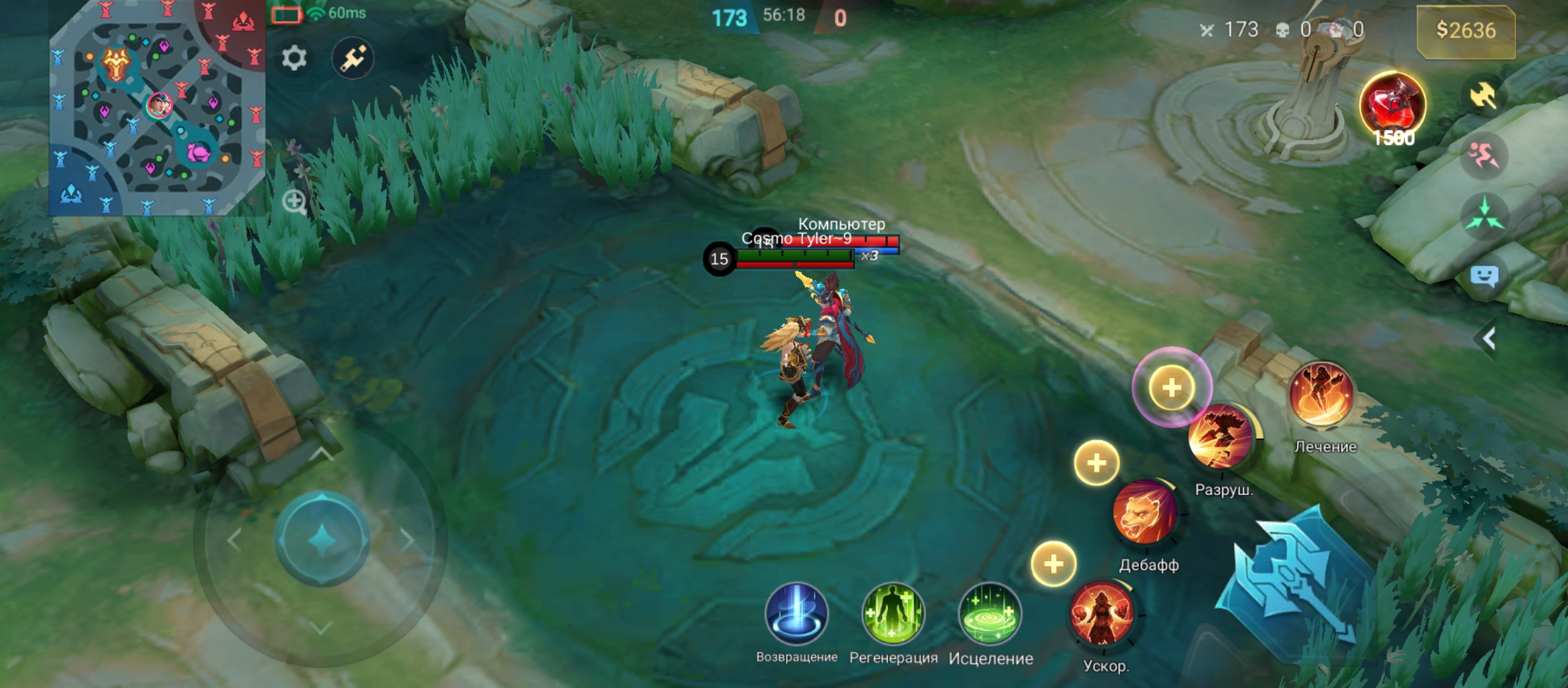Upgrade the Дебафф skill with its plus button

coord(1096,462)
